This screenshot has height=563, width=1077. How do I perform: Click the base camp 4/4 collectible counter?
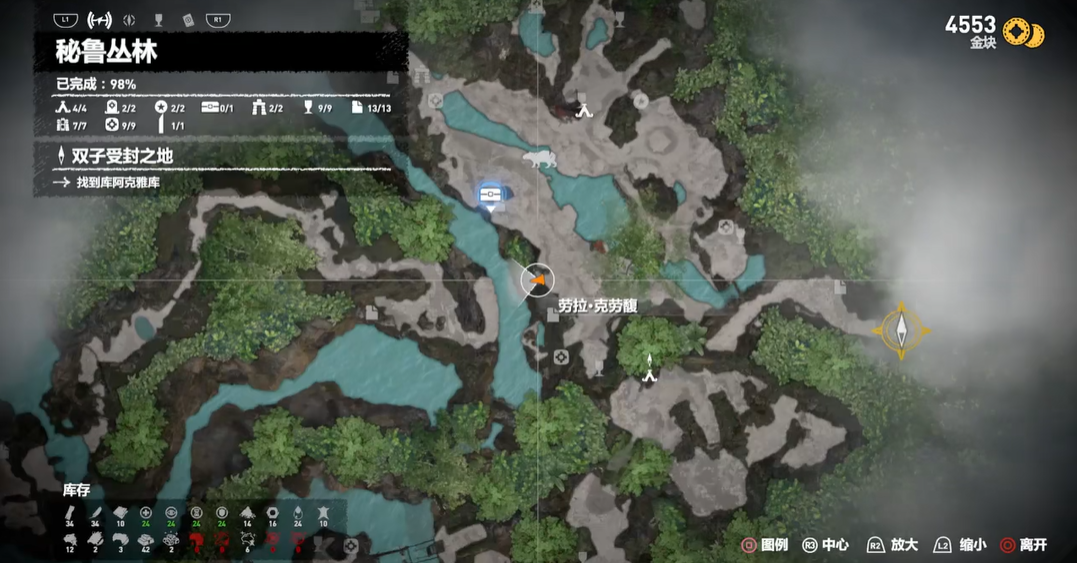(x=72, y=108)
